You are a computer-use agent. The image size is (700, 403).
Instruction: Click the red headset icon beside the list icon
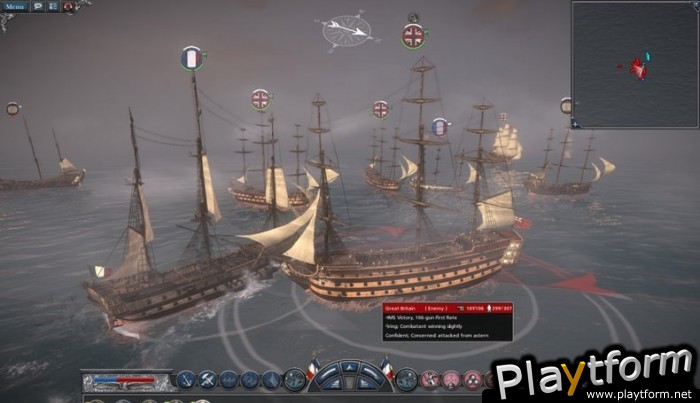[x=68, y=6]
